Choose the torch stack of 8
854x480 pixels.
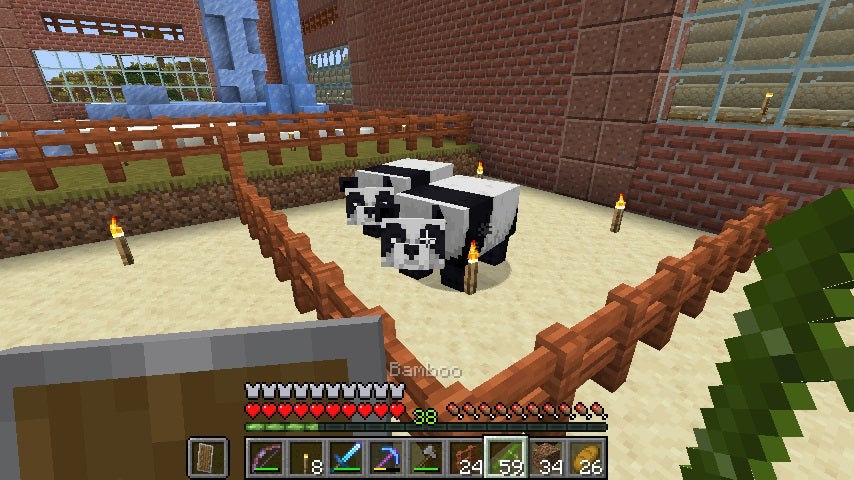pyautogui.click(x=305, y=458)
